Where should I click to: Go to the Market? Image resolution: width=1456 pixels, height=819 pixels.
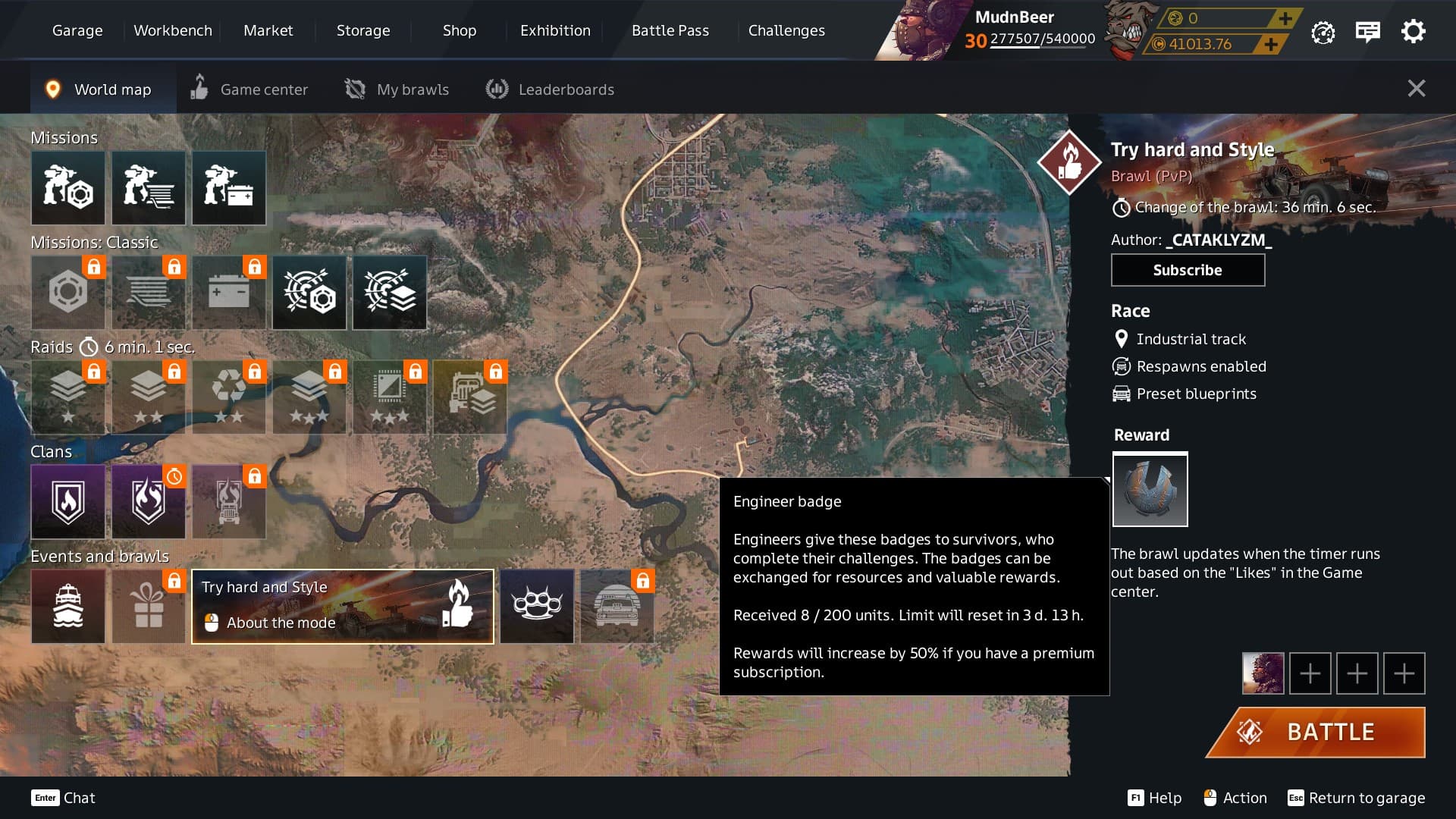click(268, 30)
